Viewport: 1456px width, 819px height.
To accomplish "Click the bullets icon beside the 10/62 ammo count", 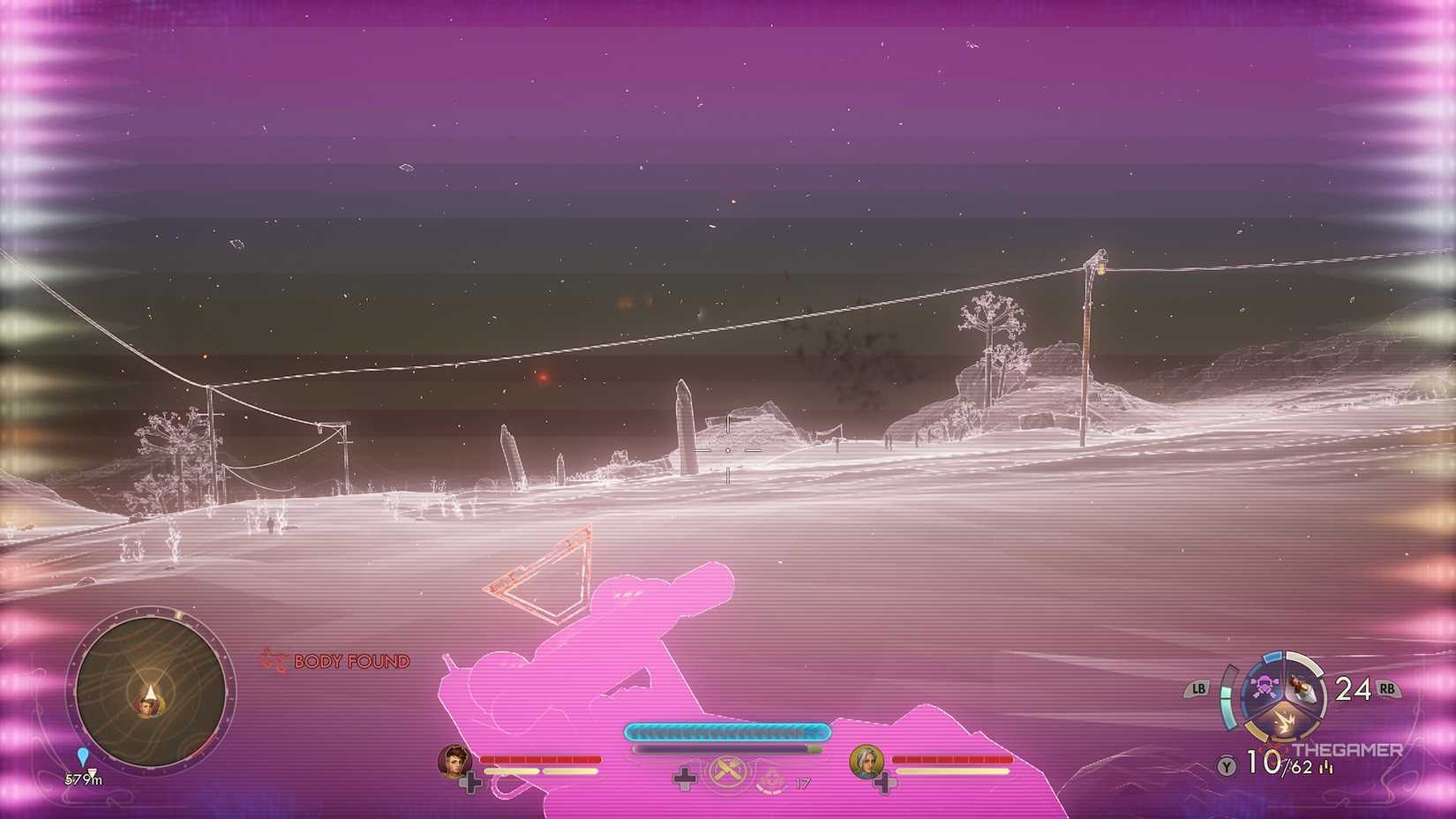I will 1326,767.
